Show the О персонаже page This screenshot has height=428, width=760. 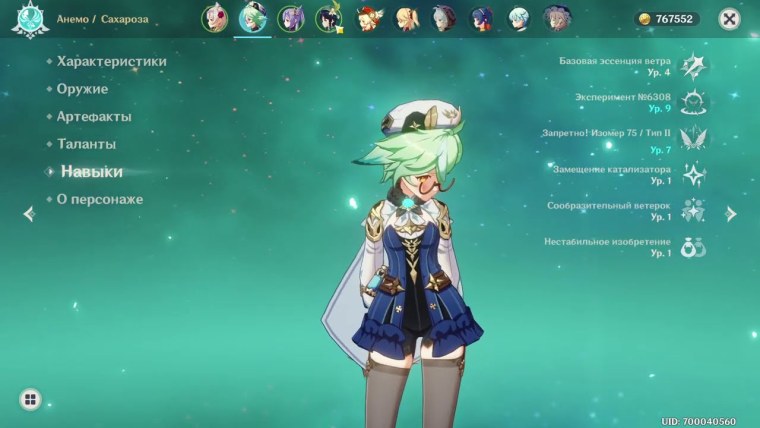point(99,199)
